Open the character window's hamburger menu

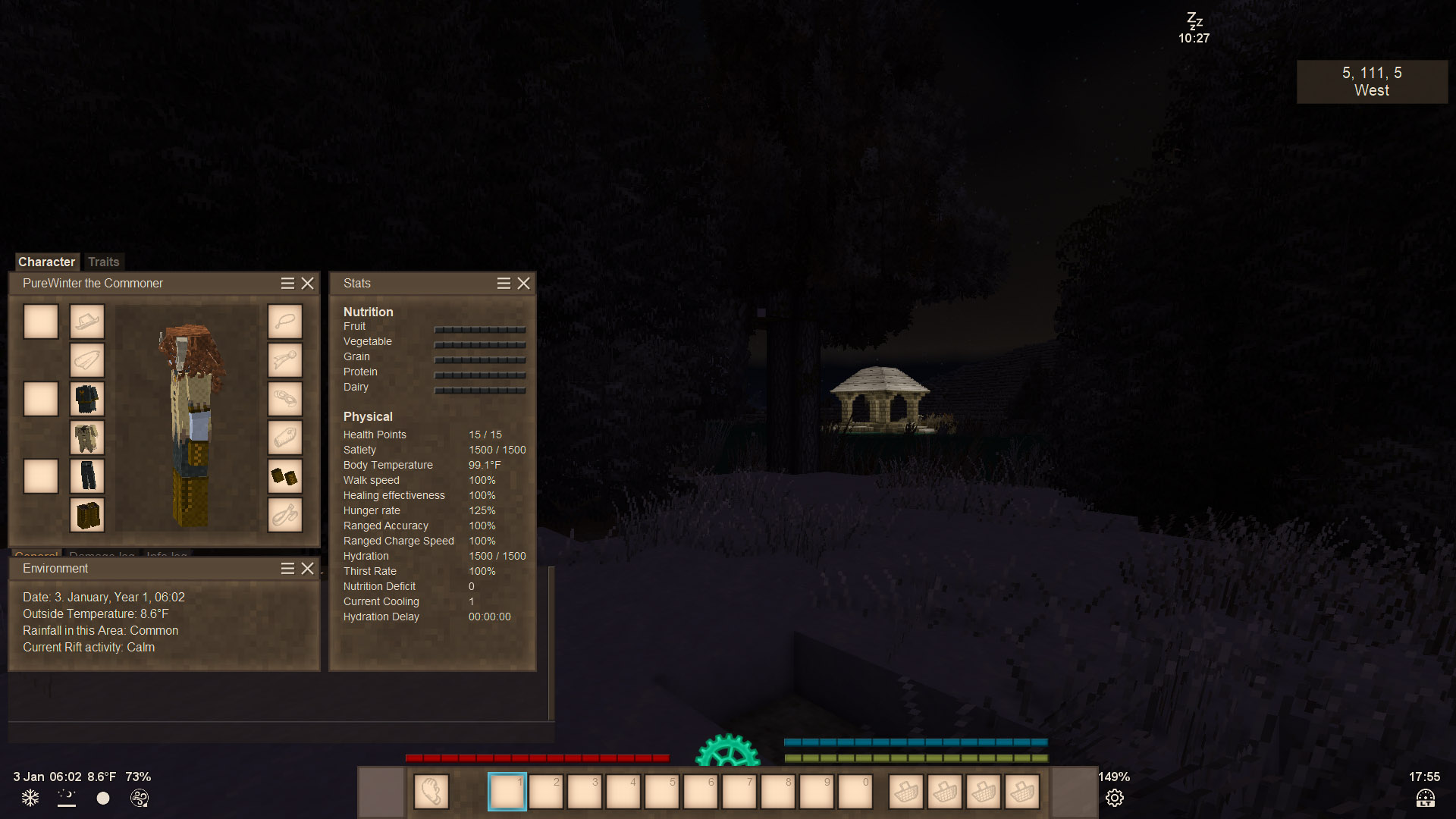287,283
